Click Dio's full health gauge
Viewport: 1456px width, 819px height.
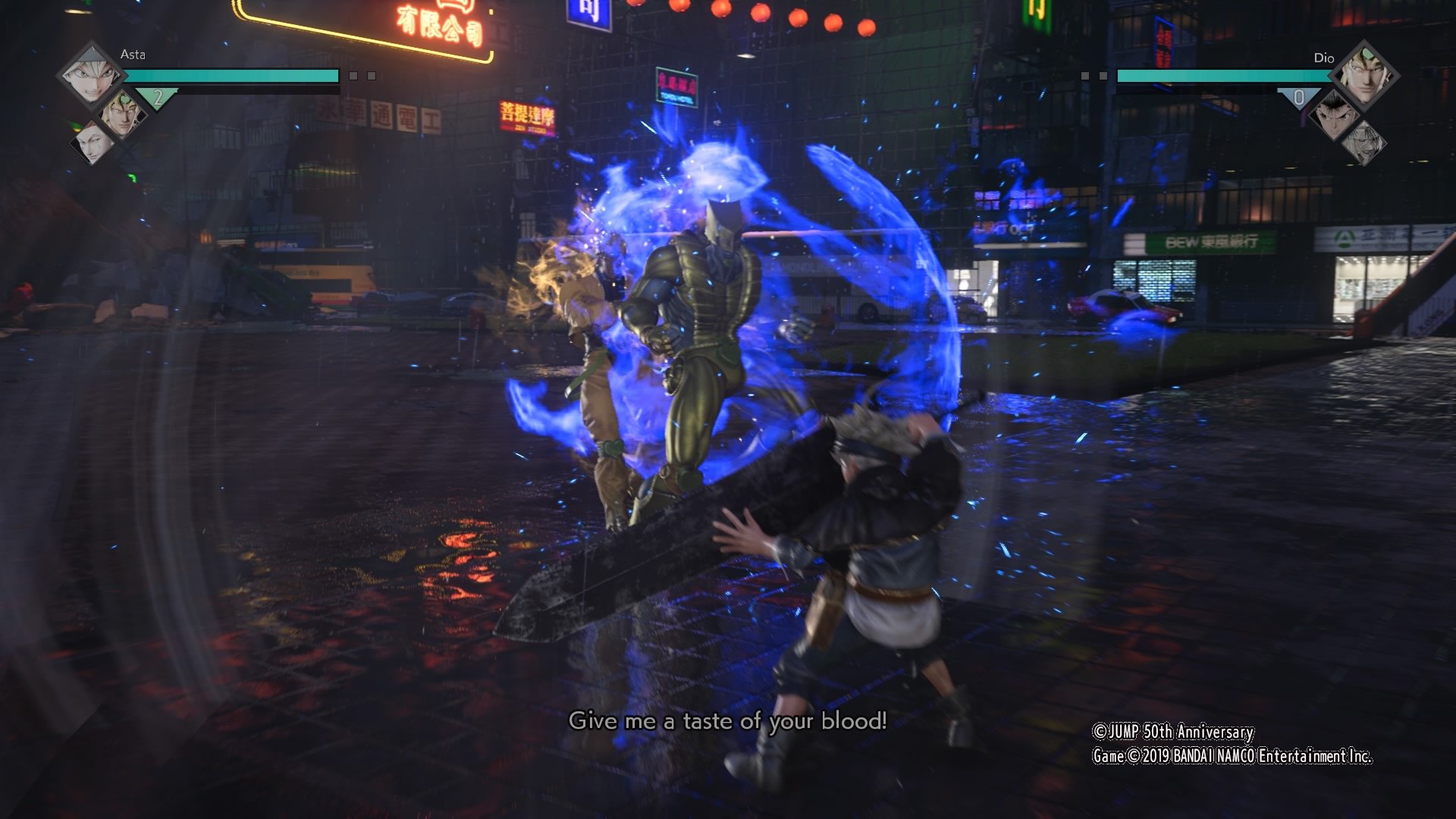1226,76
